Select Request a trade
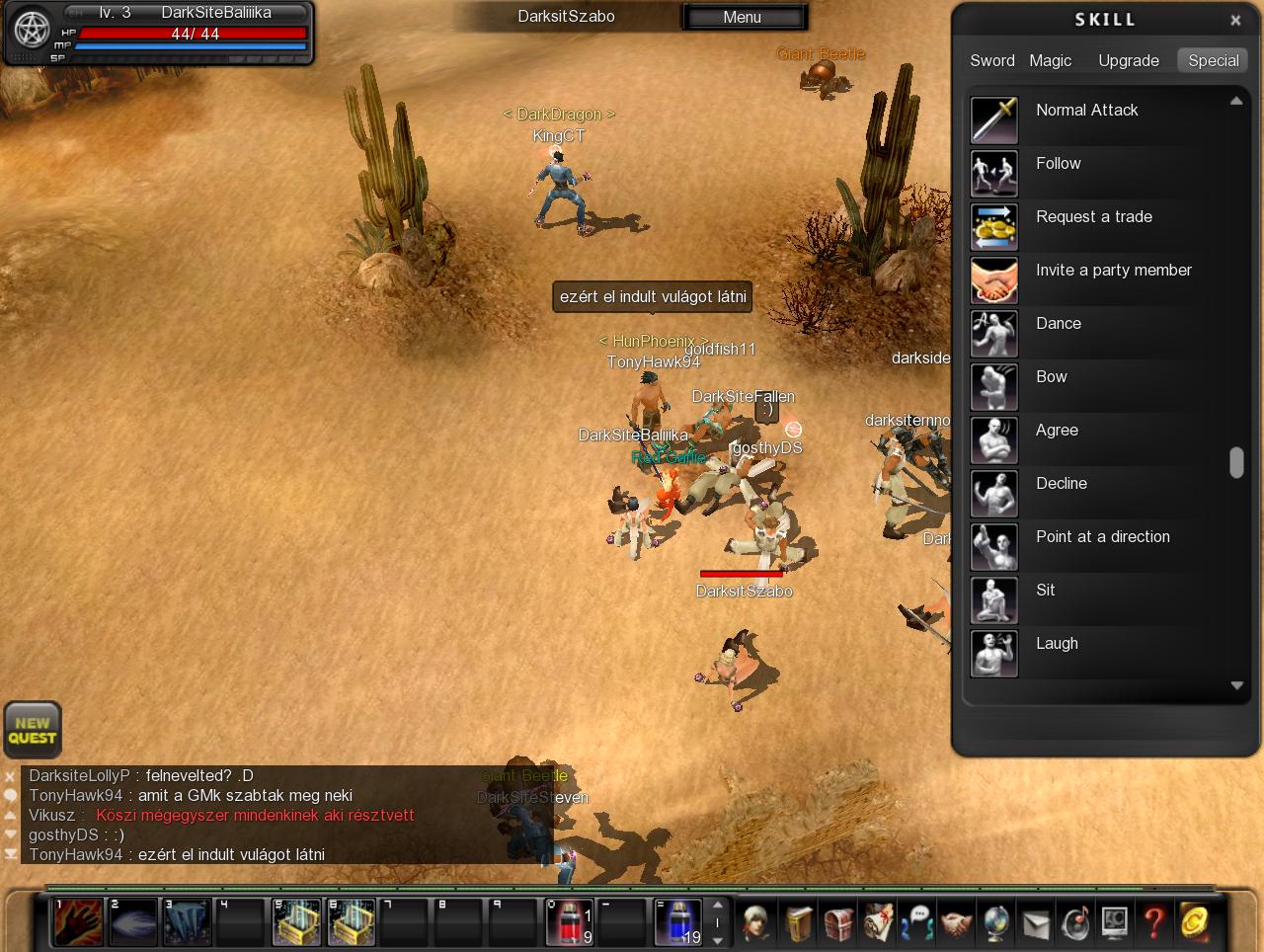The image size is (1264, 952). pos(1093,217)
